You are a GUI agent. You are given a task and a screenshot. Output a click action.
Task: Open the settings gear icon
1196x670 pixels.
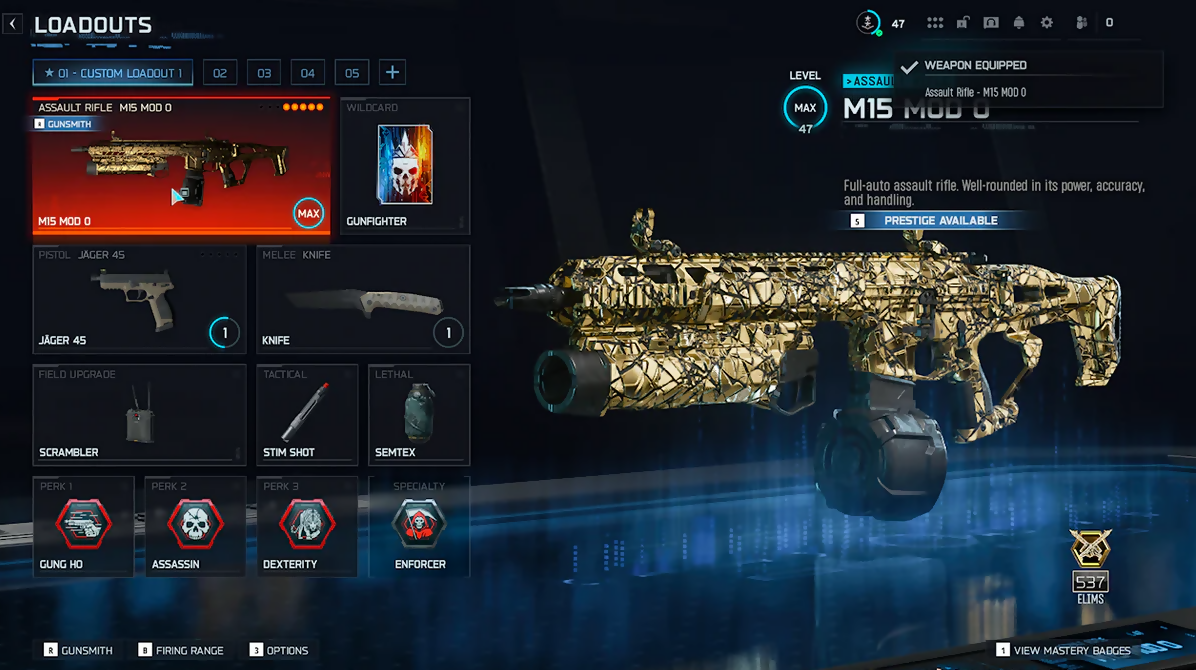tap(1047, 23)
